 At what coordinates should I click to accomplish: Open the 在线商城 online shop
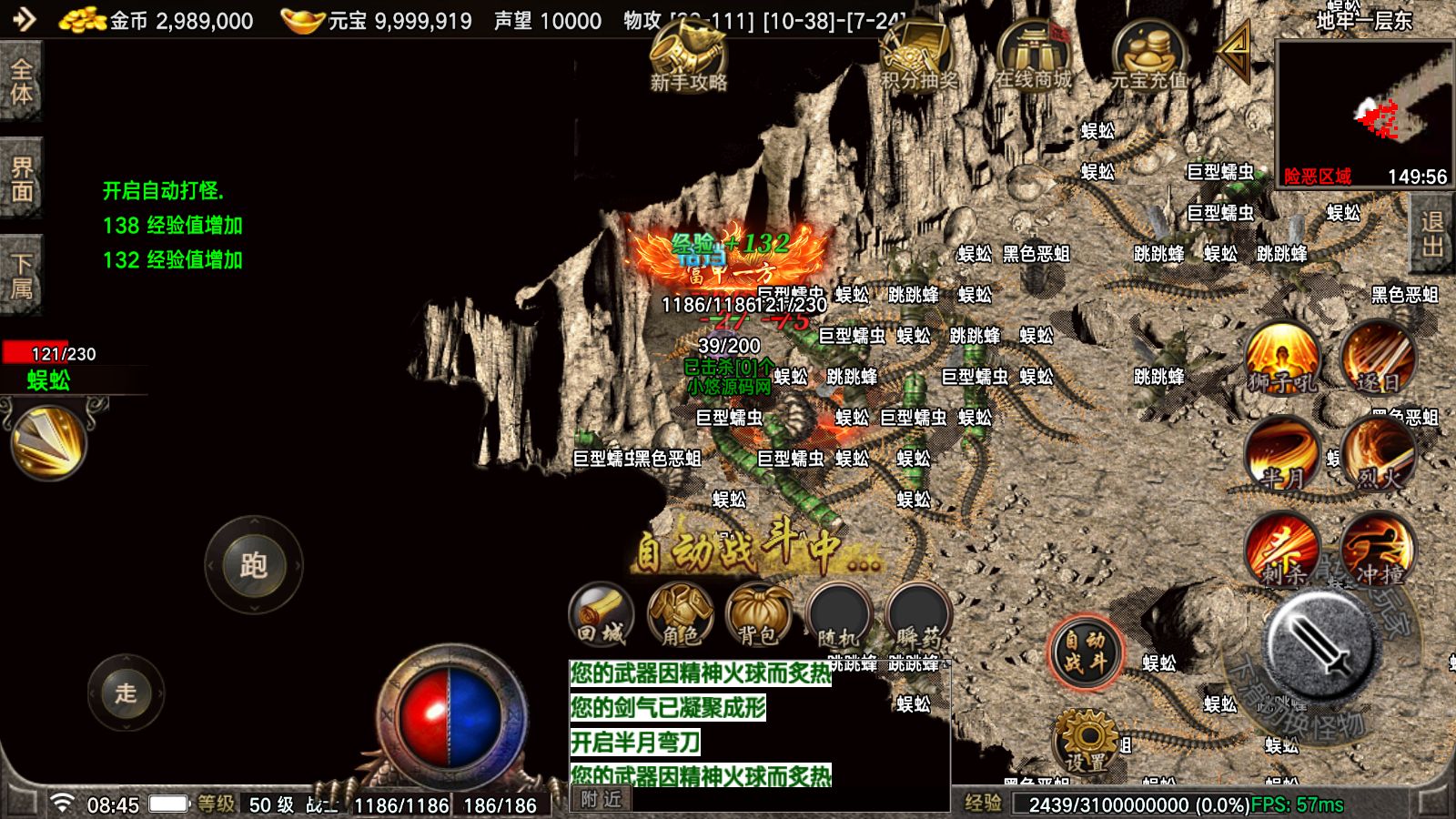coord(1033,56)
